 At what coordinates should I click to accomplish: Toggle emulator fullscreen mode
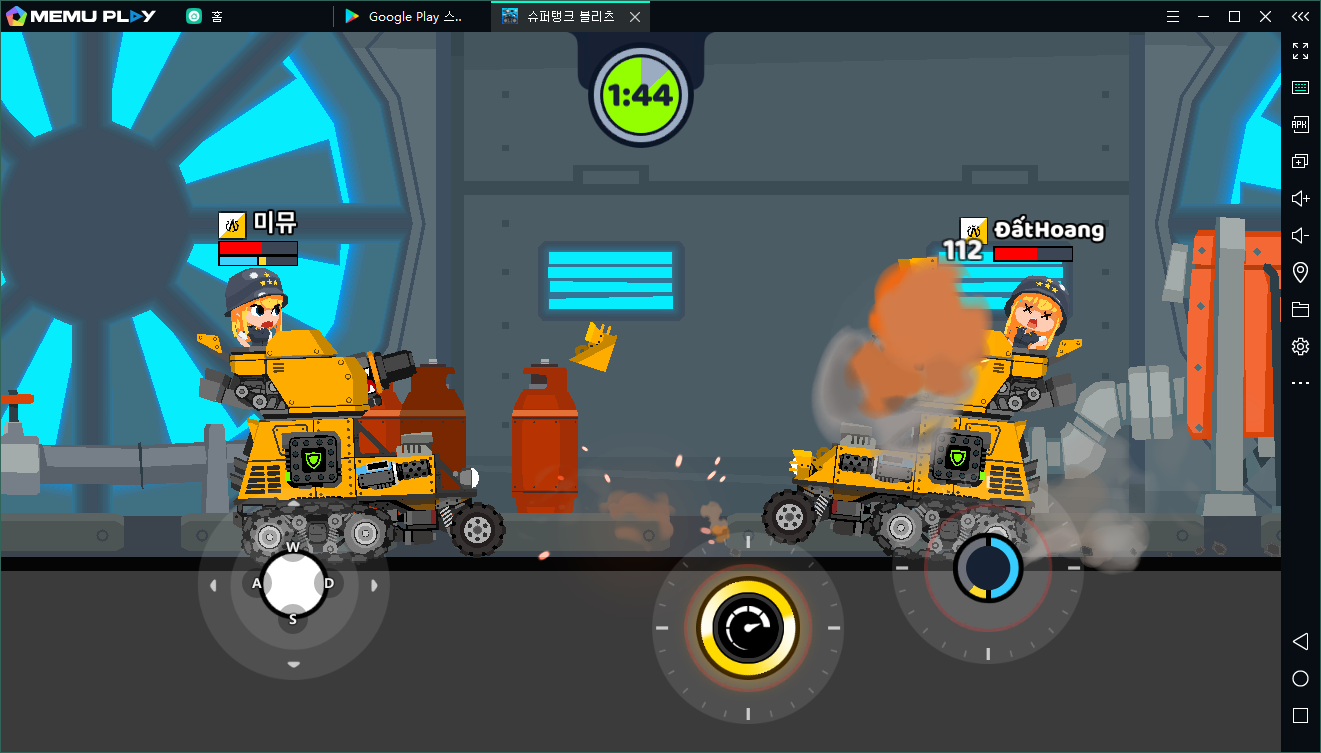(1300, 51)
